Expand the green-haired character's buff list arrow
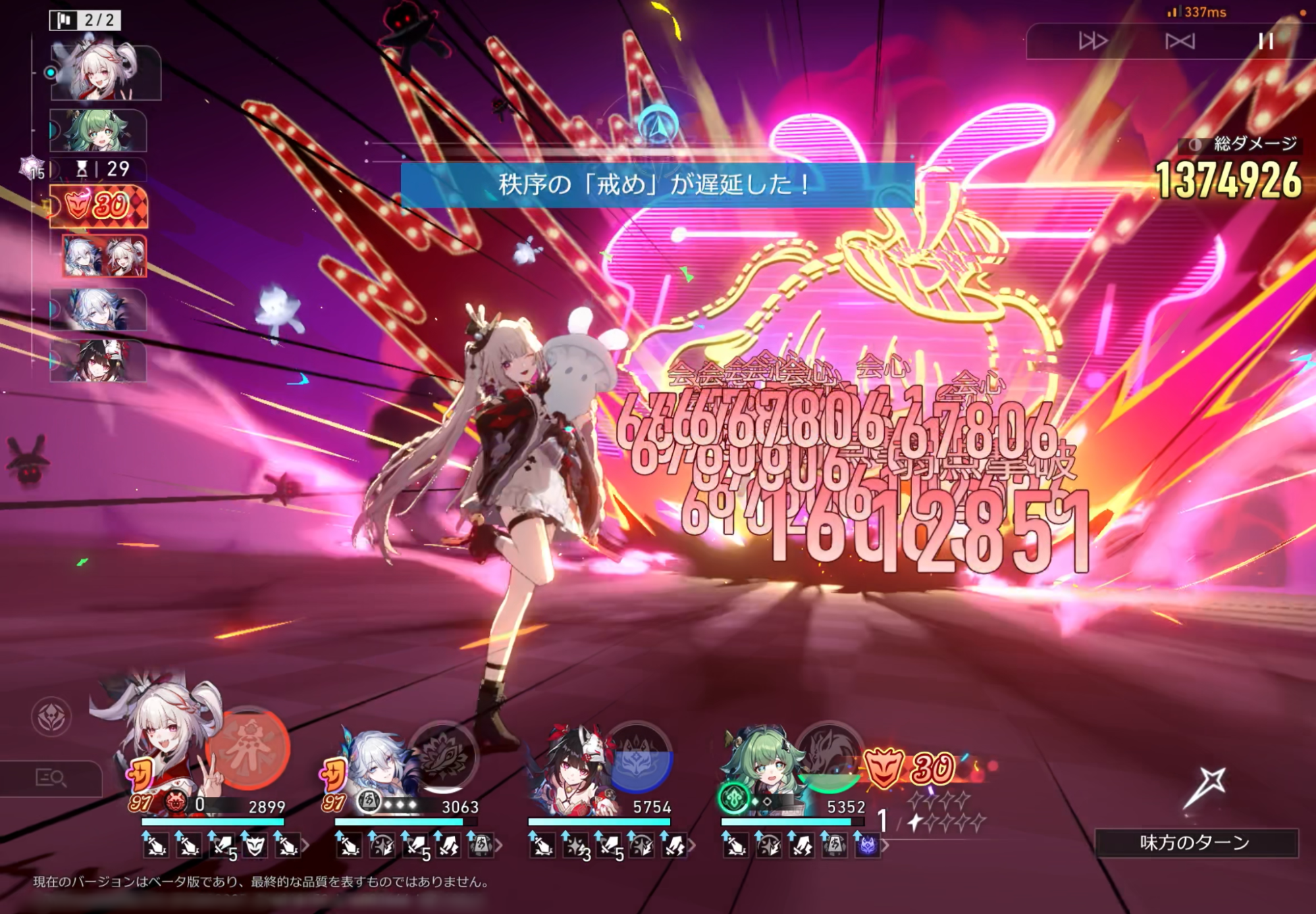This screenshot has height=914, width=1316. 885,846
